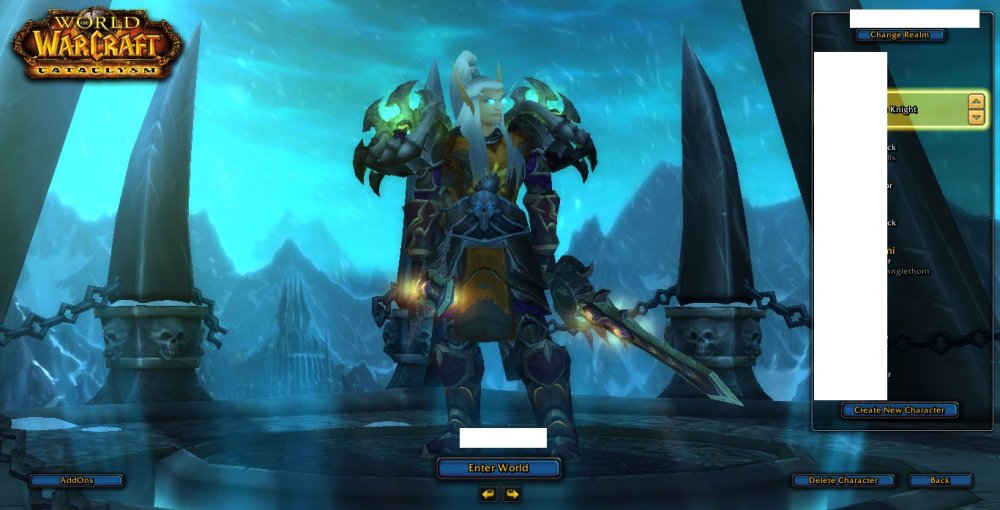The height and width of the screenshot is (510, 1000).
Task: Rotate the character with the left arrow
Action: [x=488, y=494]
